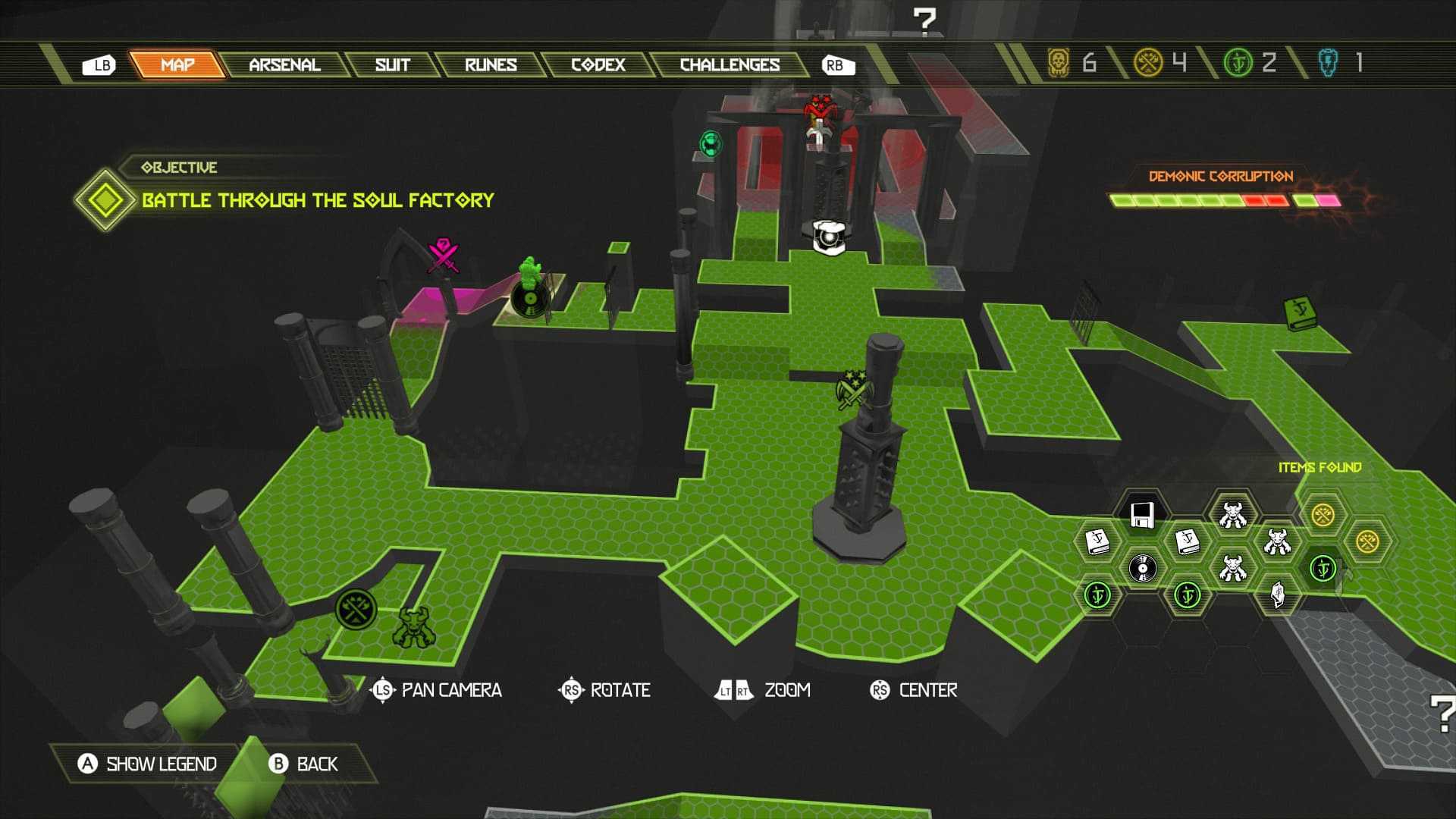The width and height of the screenshot is (1456, 819).
Task: Select the white objective marker on the map
Action: click(829, 237)
